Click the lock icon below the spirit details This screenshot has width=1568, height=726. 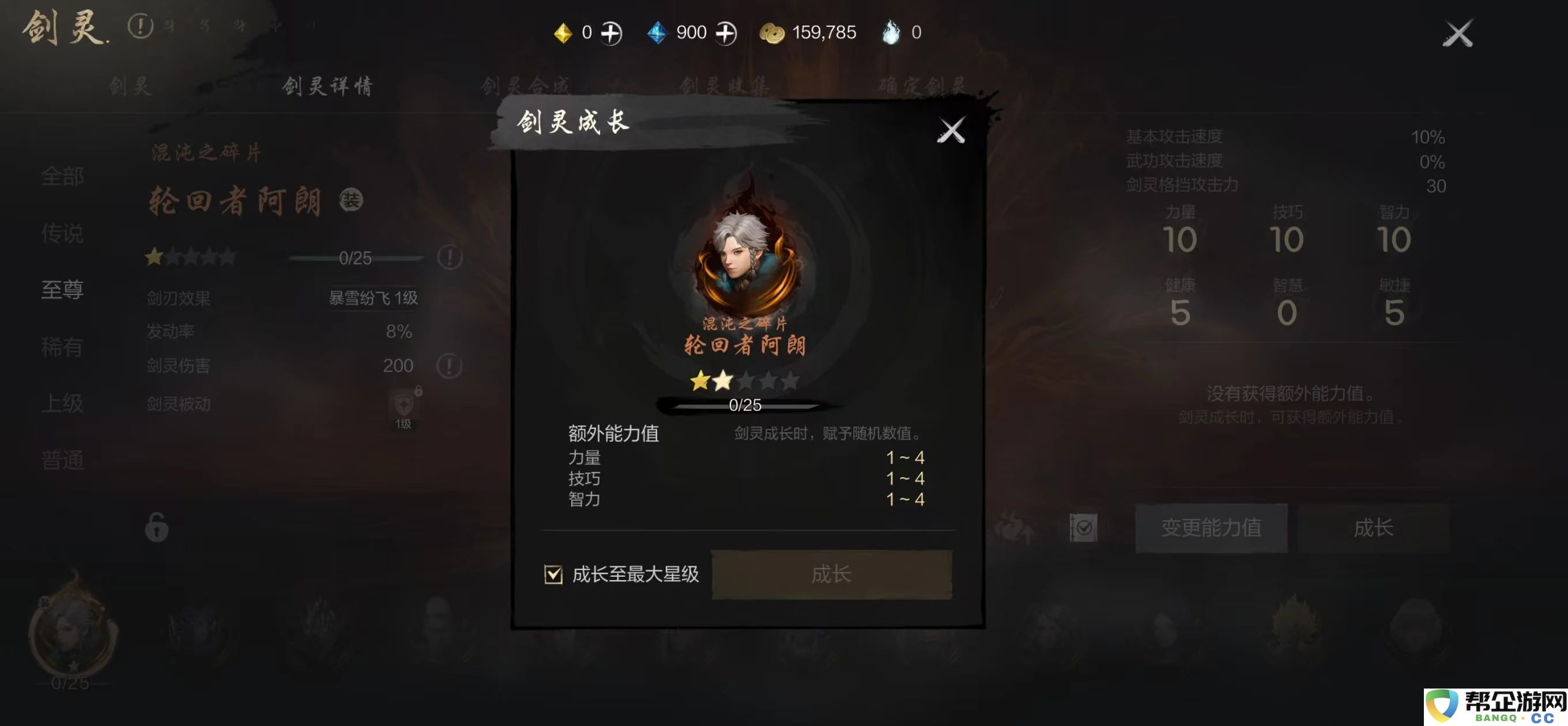point(156,528)
